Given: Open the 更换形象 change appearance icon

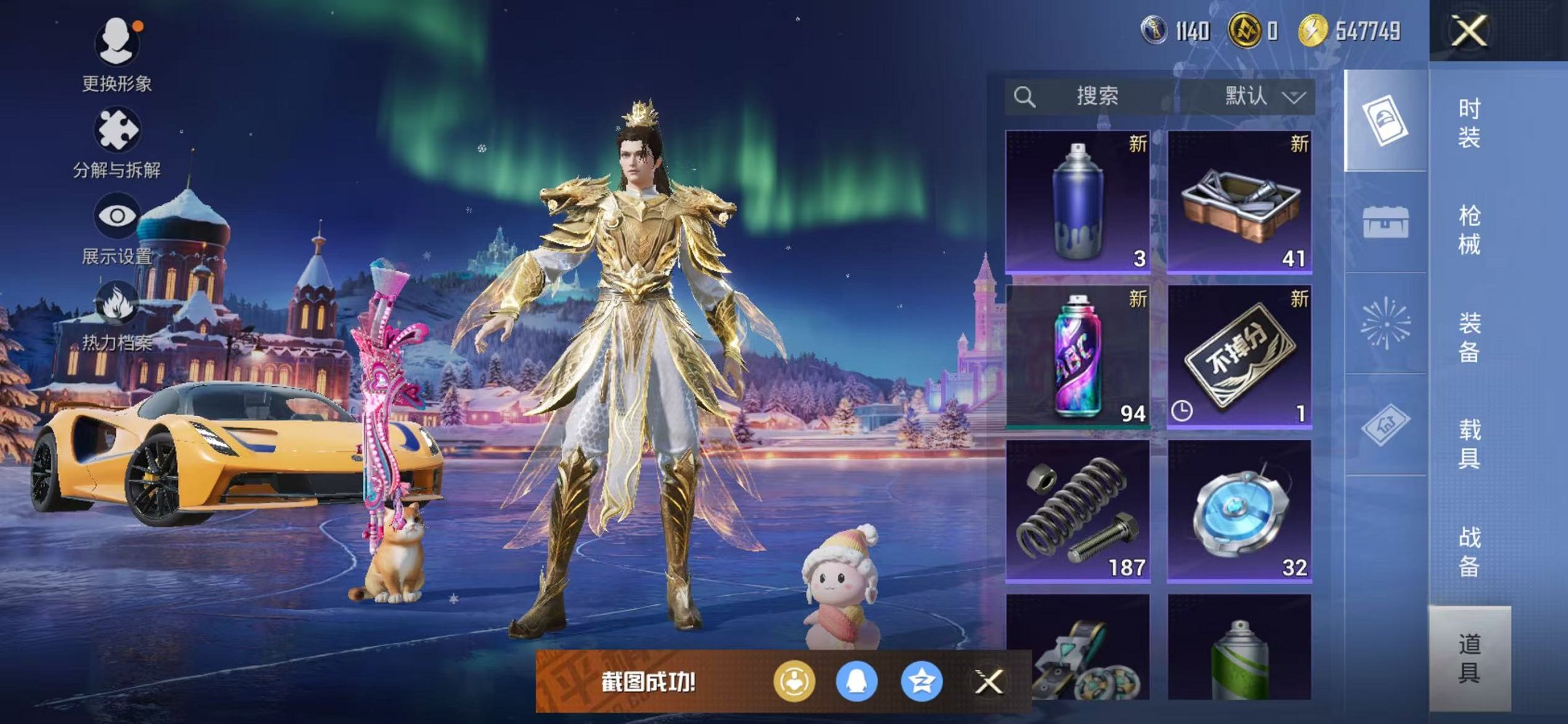Looking at the screenshot, I should (119, 44).
